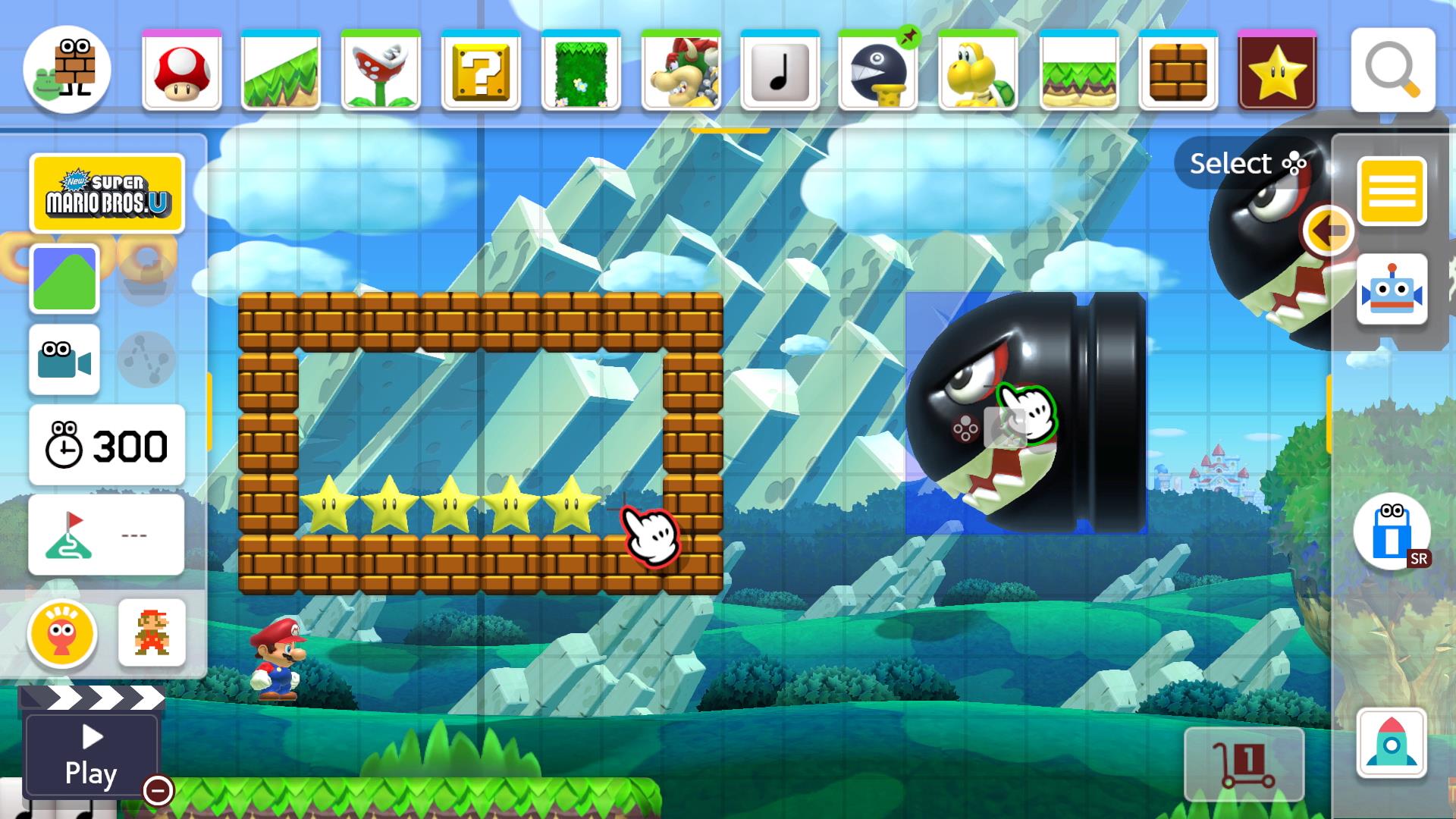Adjust the 300-second timer setting
The height and width of the screenshot is (819, 1456).
[106, 446]
